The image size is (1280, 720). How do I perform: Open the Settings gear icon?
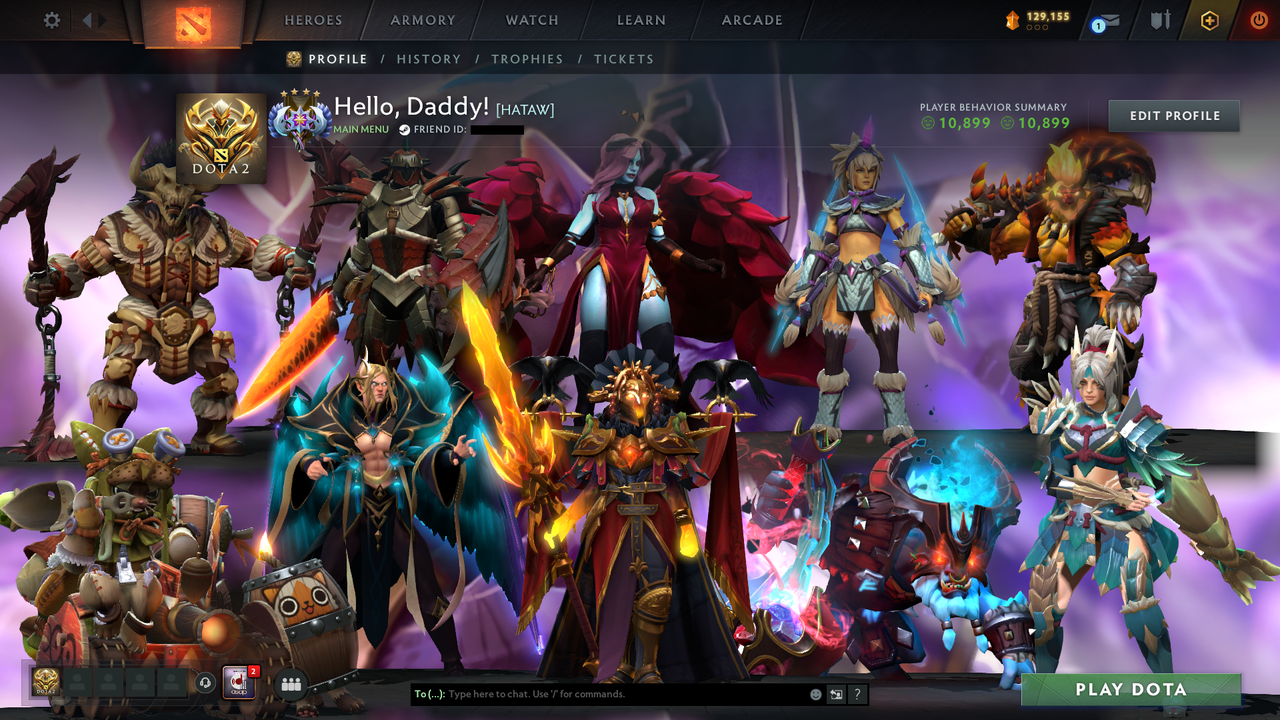[x=51, y=19]
